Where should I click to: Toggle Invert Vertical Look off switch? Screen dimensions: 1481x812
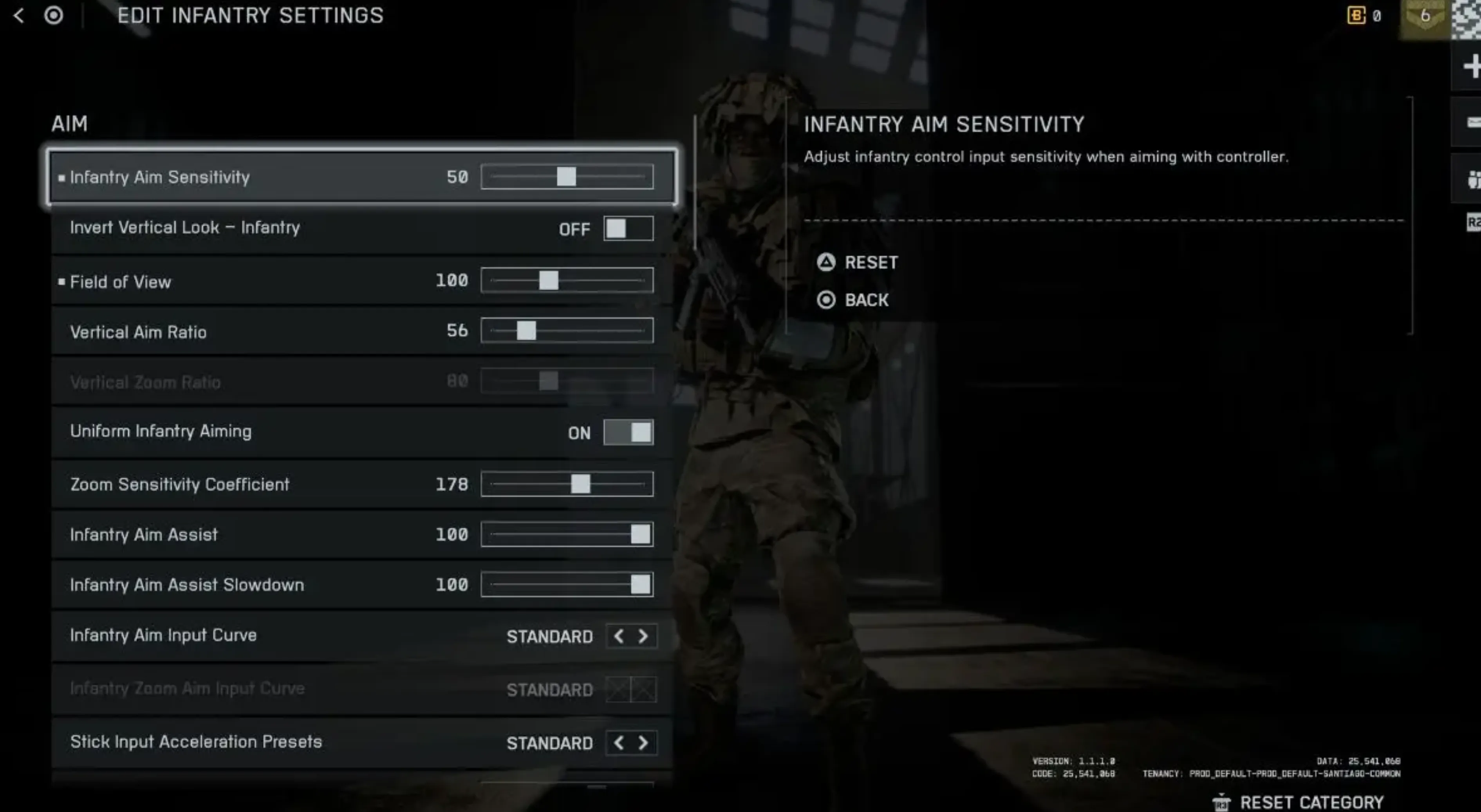629,228
